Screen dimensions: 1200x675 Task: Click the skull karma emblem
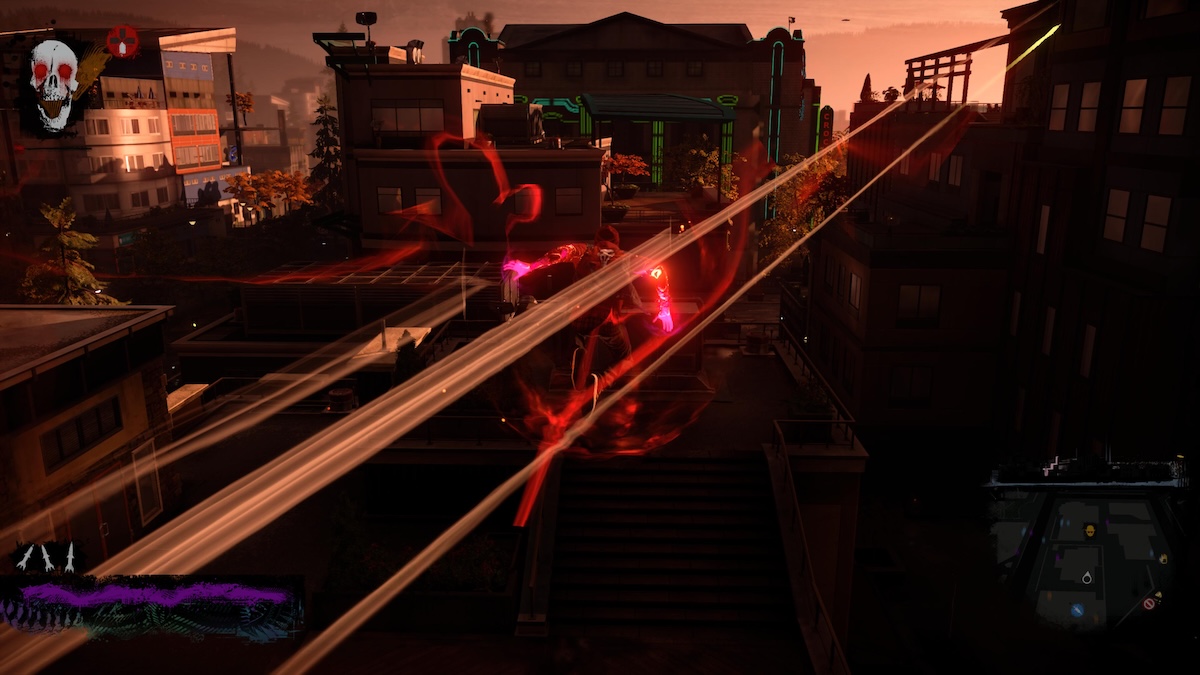(x=54, y=85)
